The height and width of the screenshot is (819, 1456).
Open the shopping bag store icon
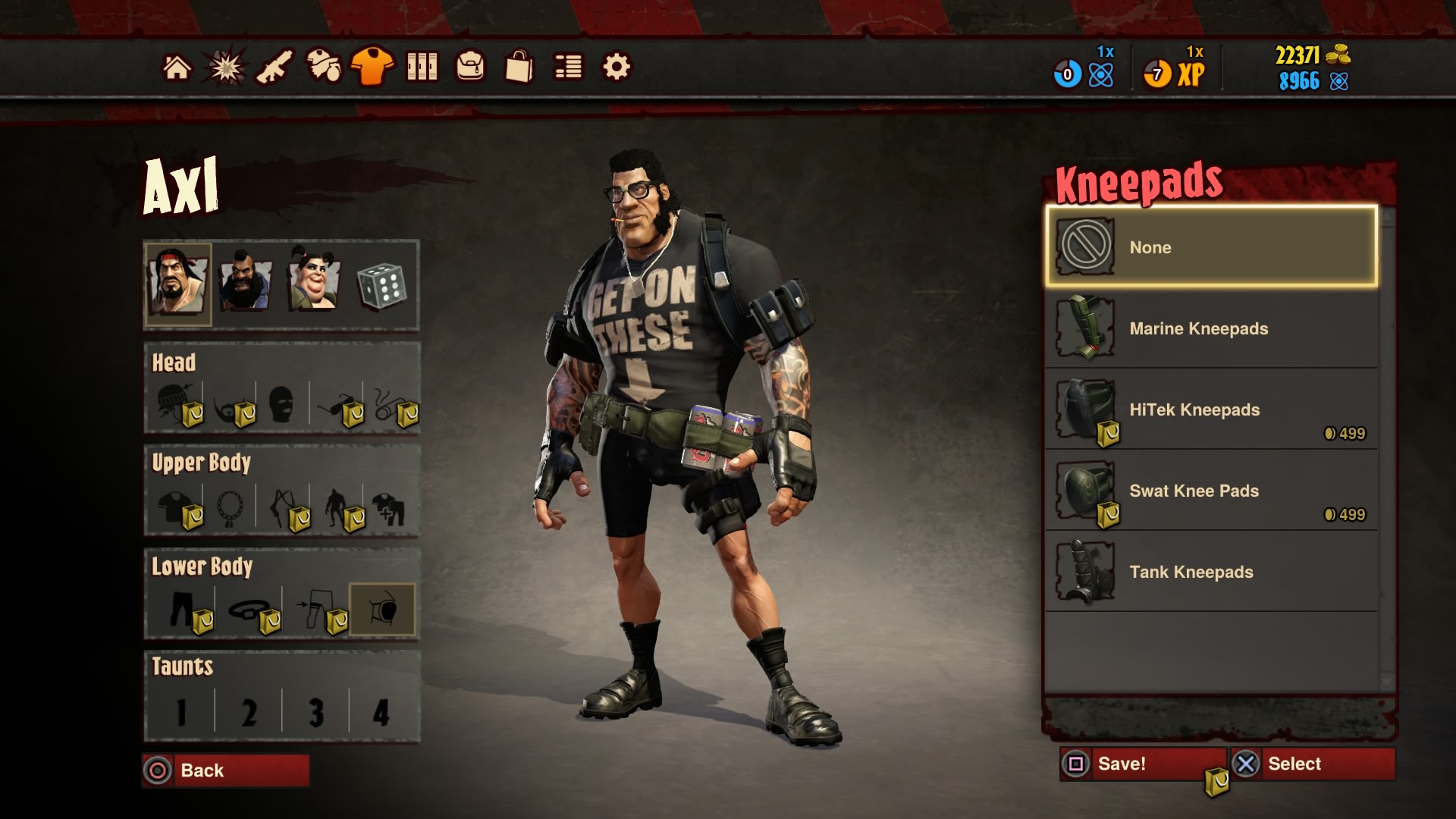click(519, 67)
